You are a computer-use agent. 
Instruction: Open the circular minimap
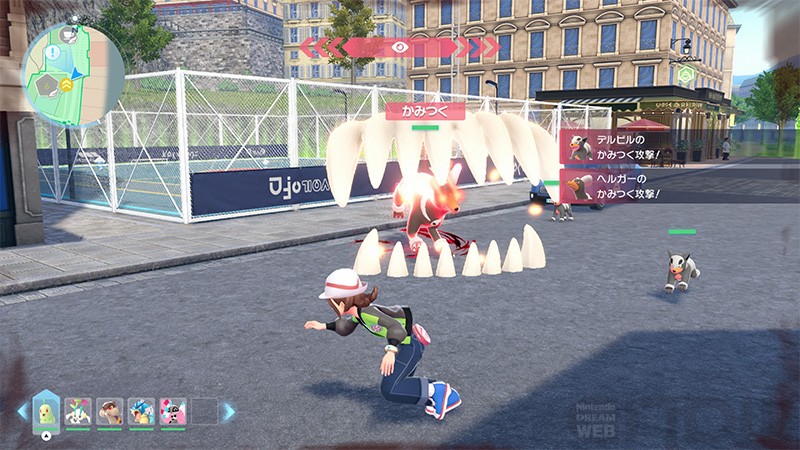(x=72, y=75)
